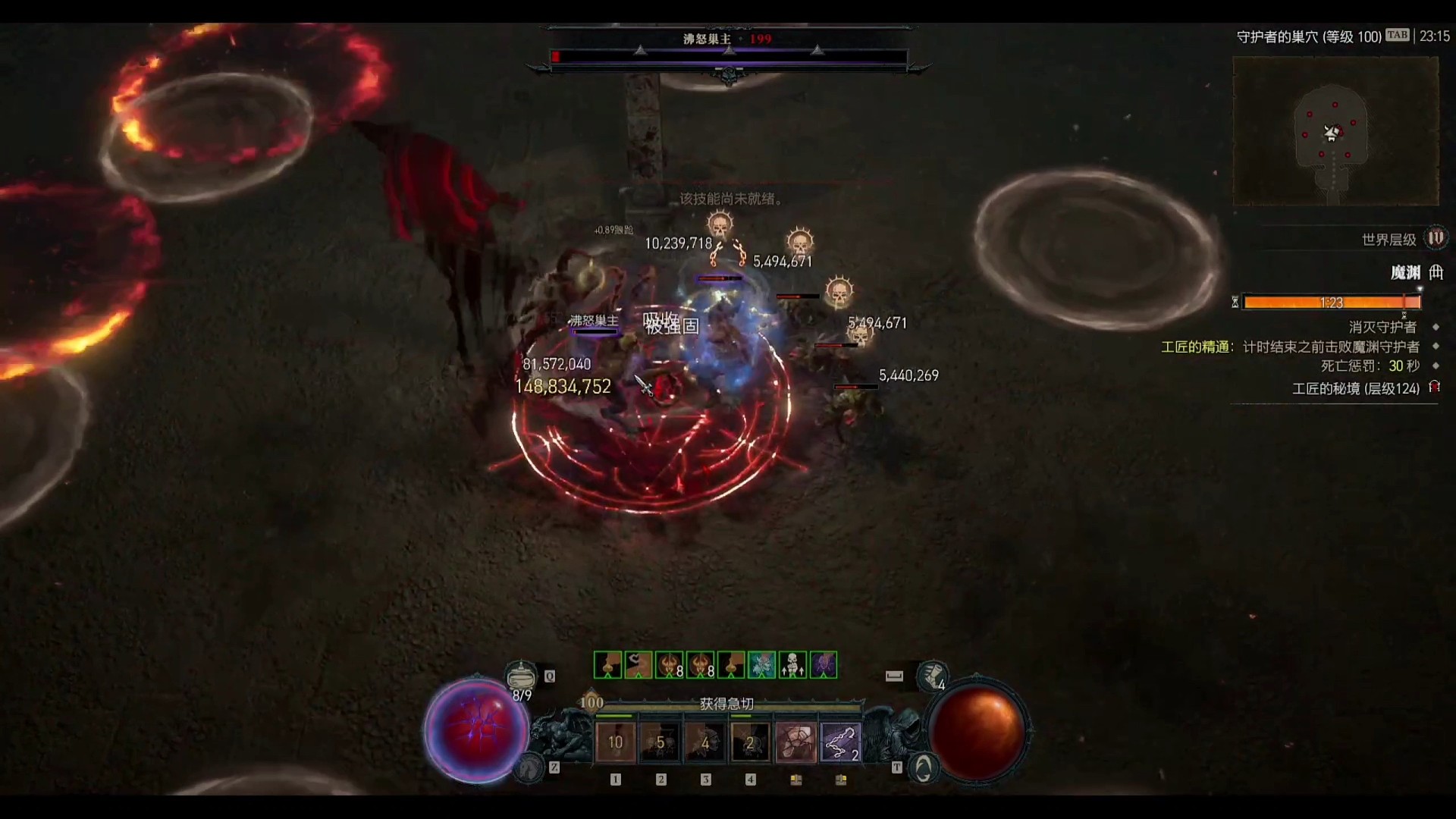
Task: Activate the skill with cooldown 4
Action: point(705,742)
